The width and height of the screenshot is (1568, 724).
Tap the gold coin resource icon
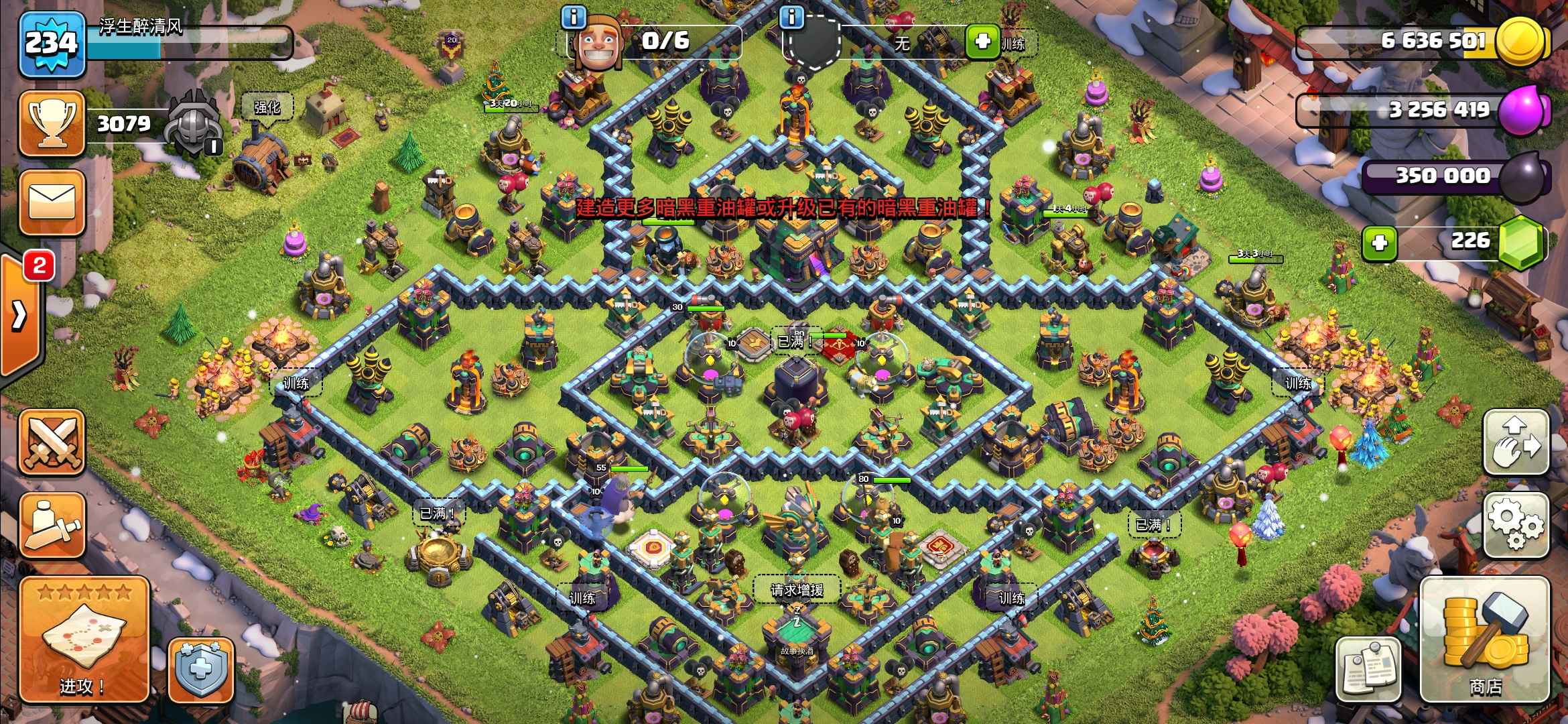[x=1521, y=42]
